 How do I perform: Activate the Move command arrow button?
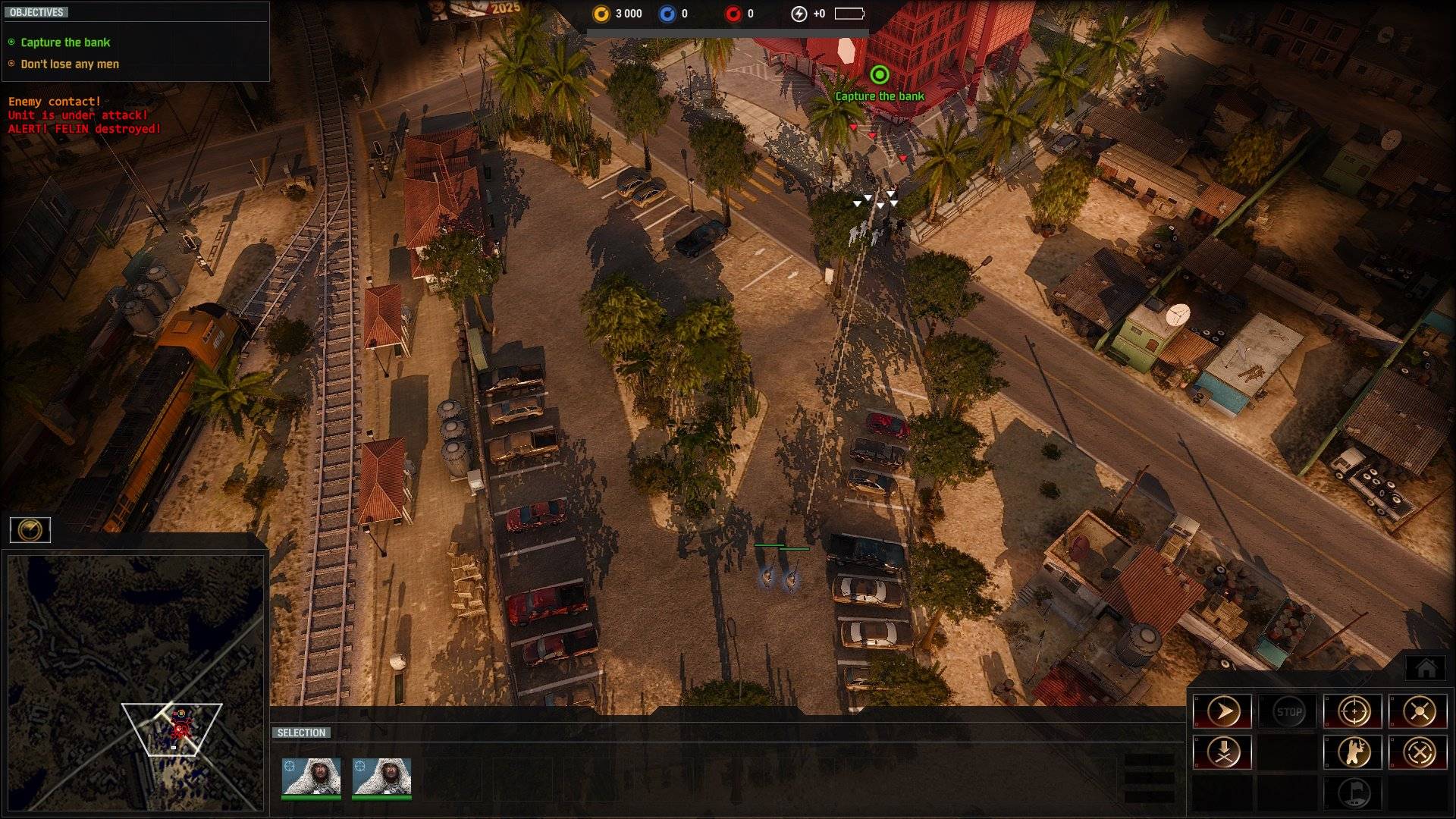point(1222,711)
